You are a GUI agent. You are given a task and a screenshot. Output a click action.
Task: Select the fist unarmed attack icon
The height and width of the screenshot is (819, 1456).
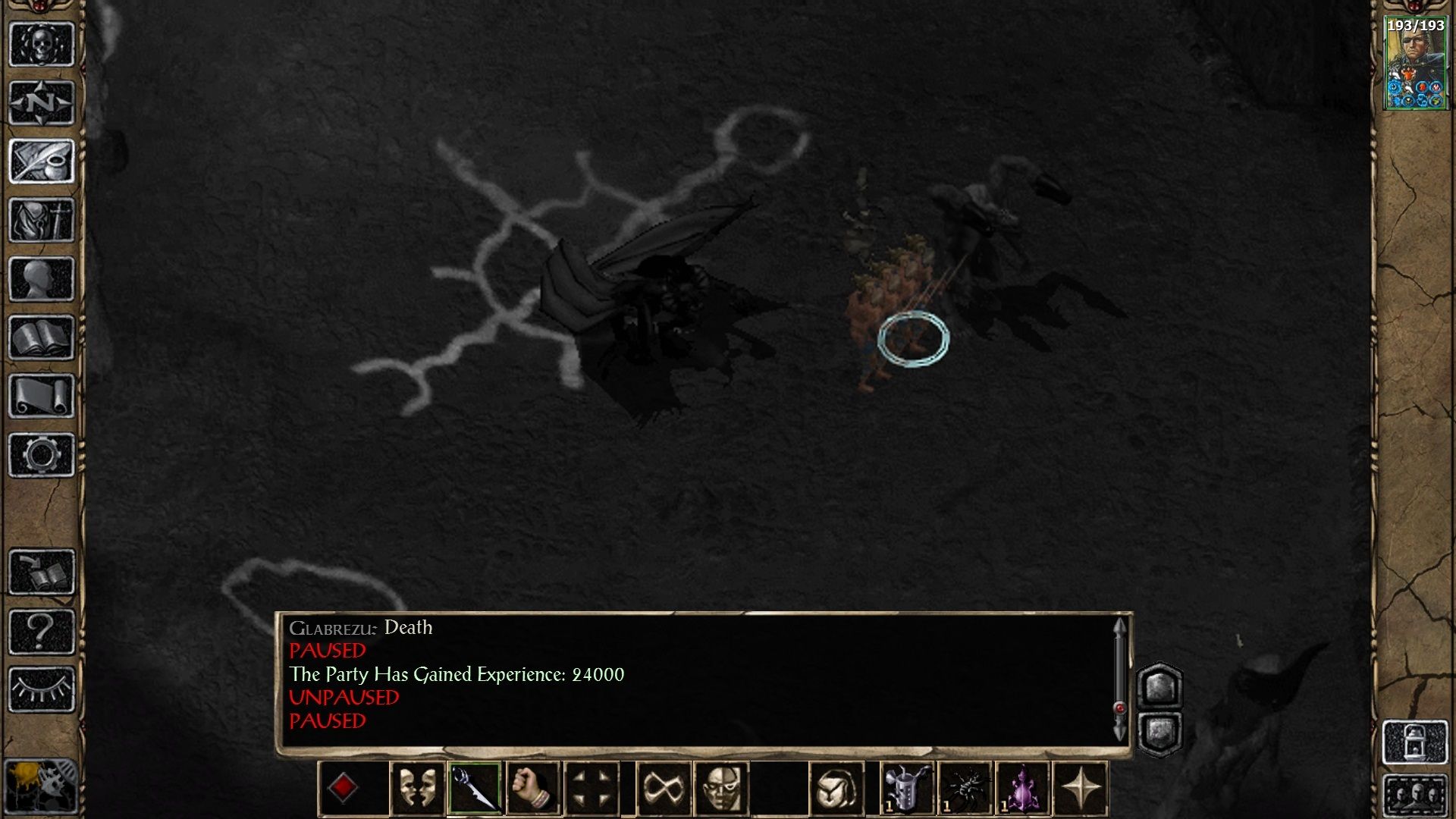532,790
